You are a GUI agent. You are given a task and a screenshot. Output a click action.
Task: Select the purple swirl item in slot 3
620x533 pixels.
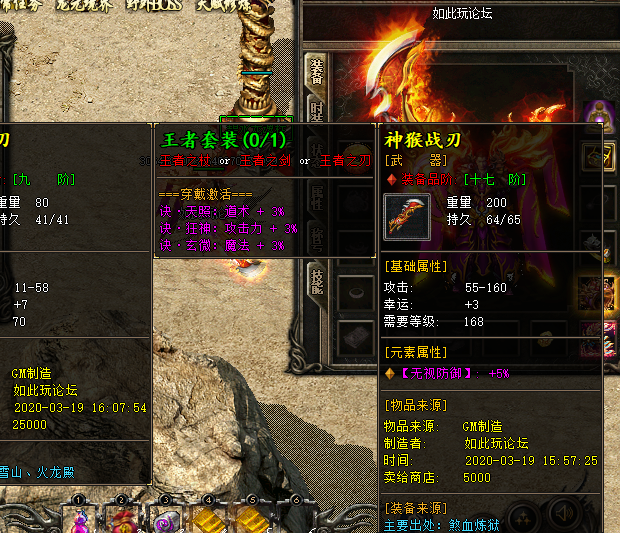pyautogui.click(x=165, y=519)
